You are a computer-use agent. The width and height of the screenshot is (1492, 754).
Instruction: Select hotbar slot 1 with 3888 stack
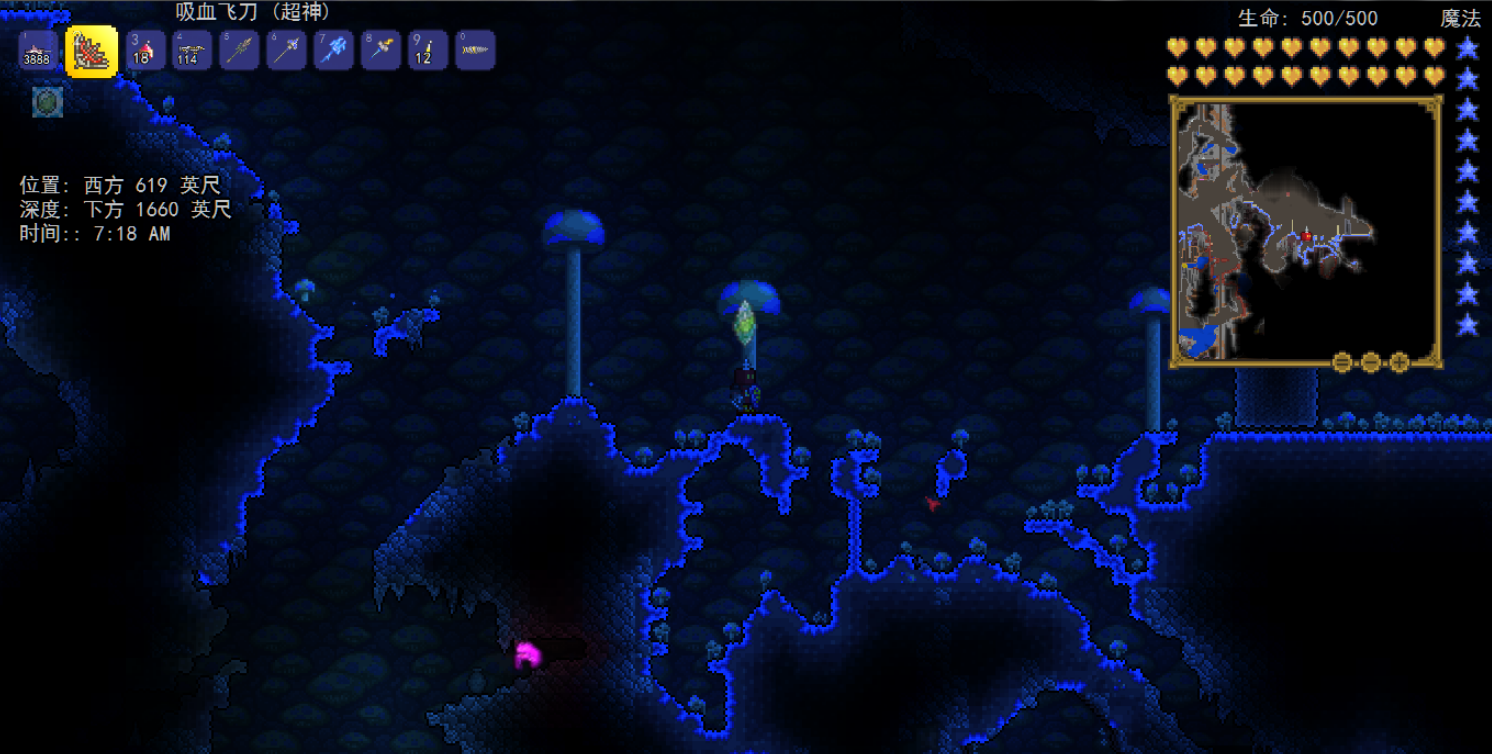coord(38,51)
